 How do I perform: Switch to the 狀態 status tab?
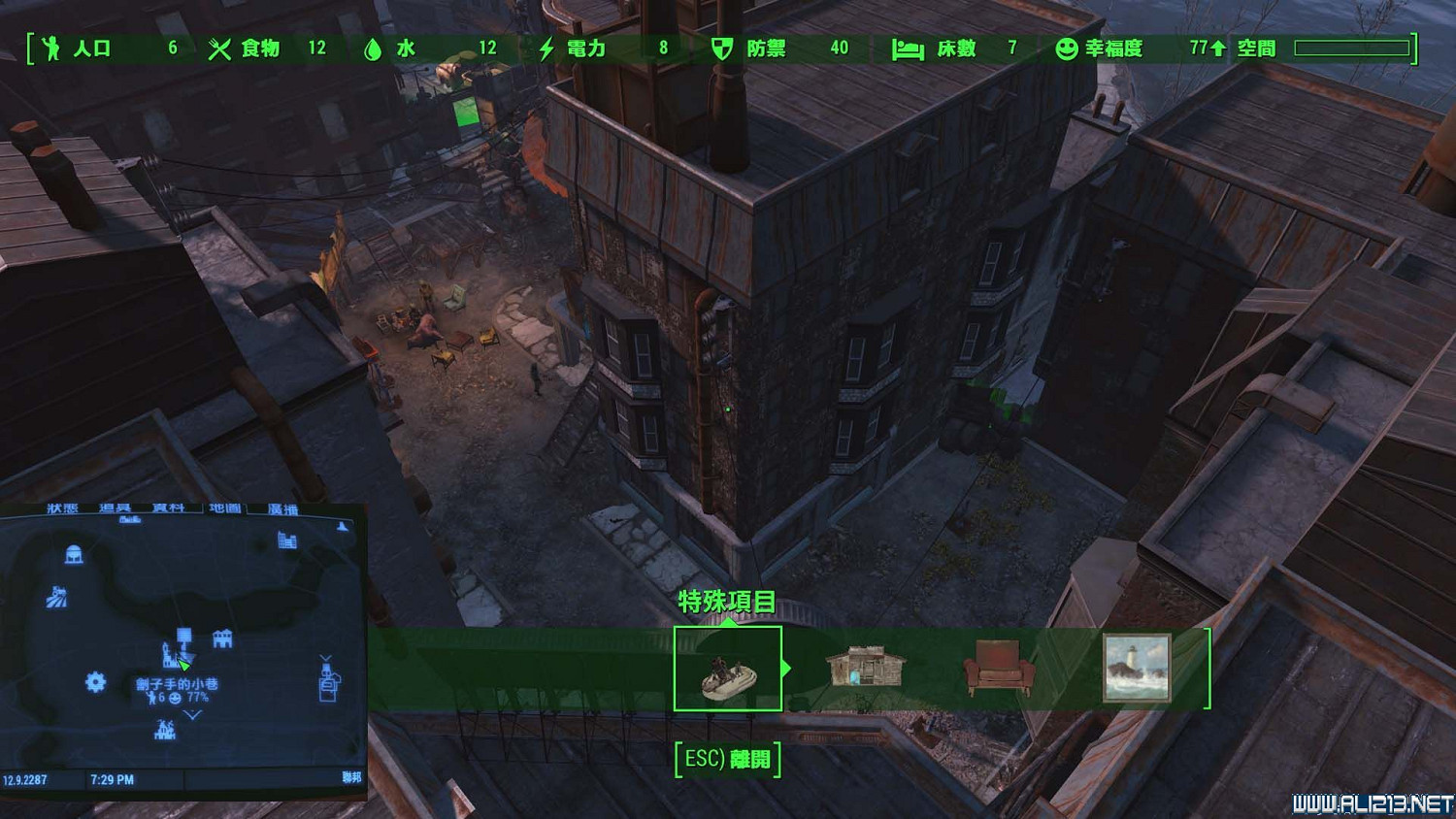63,509
